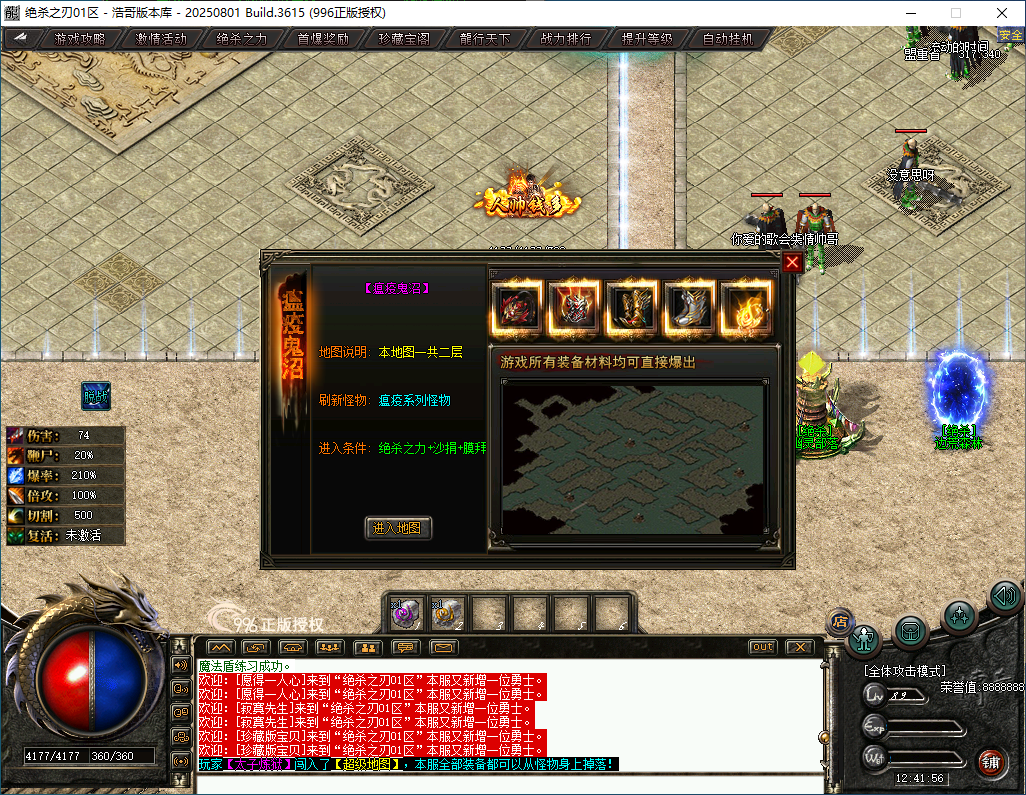
Task: Maximize the game window
Action: [955, 13]
